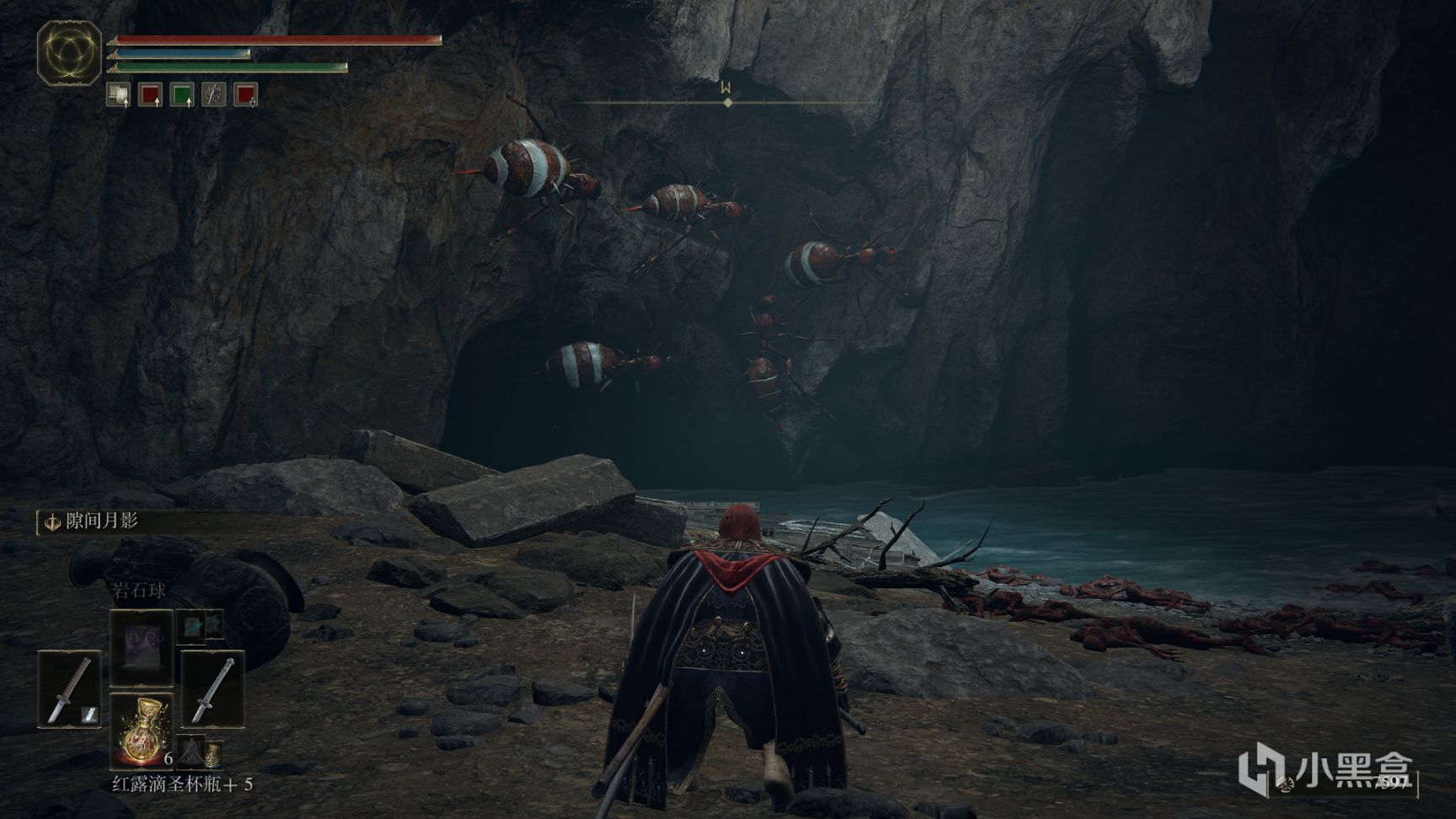The image size is (1456, 819).
Task: Click the red debuff icon with down arrow
Action: [246, 94]
